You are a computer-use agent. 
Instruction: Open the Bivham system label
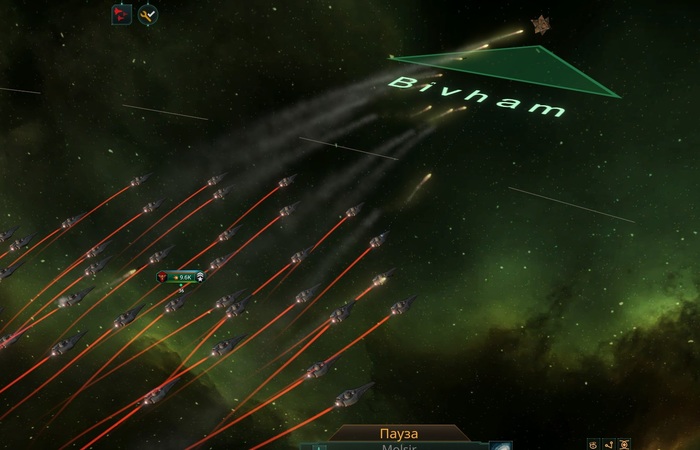[x=479, y=95]
